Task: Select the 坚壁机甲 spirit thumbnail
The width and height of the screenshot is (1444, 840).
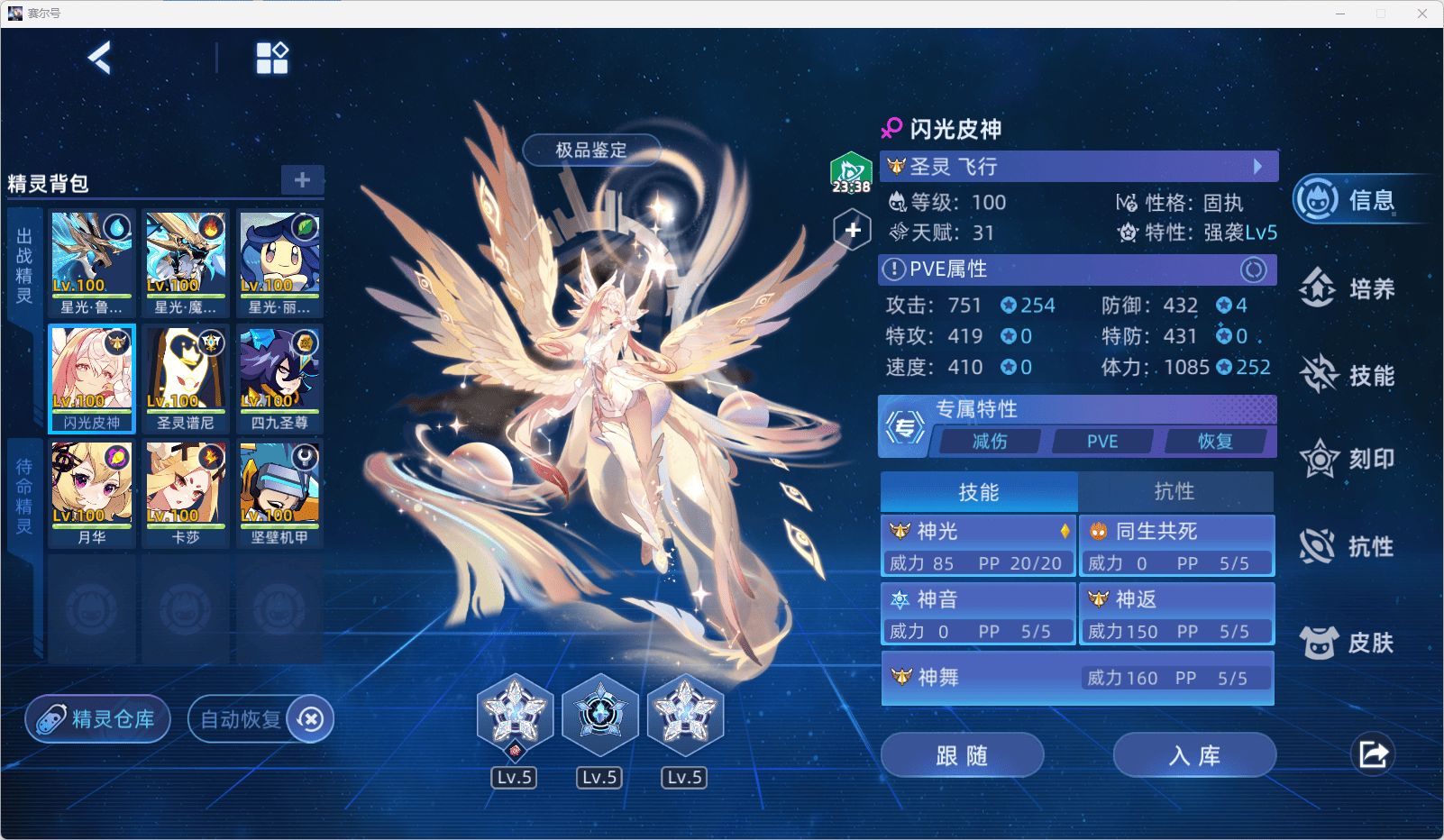Action: click(x=279, y=493)
